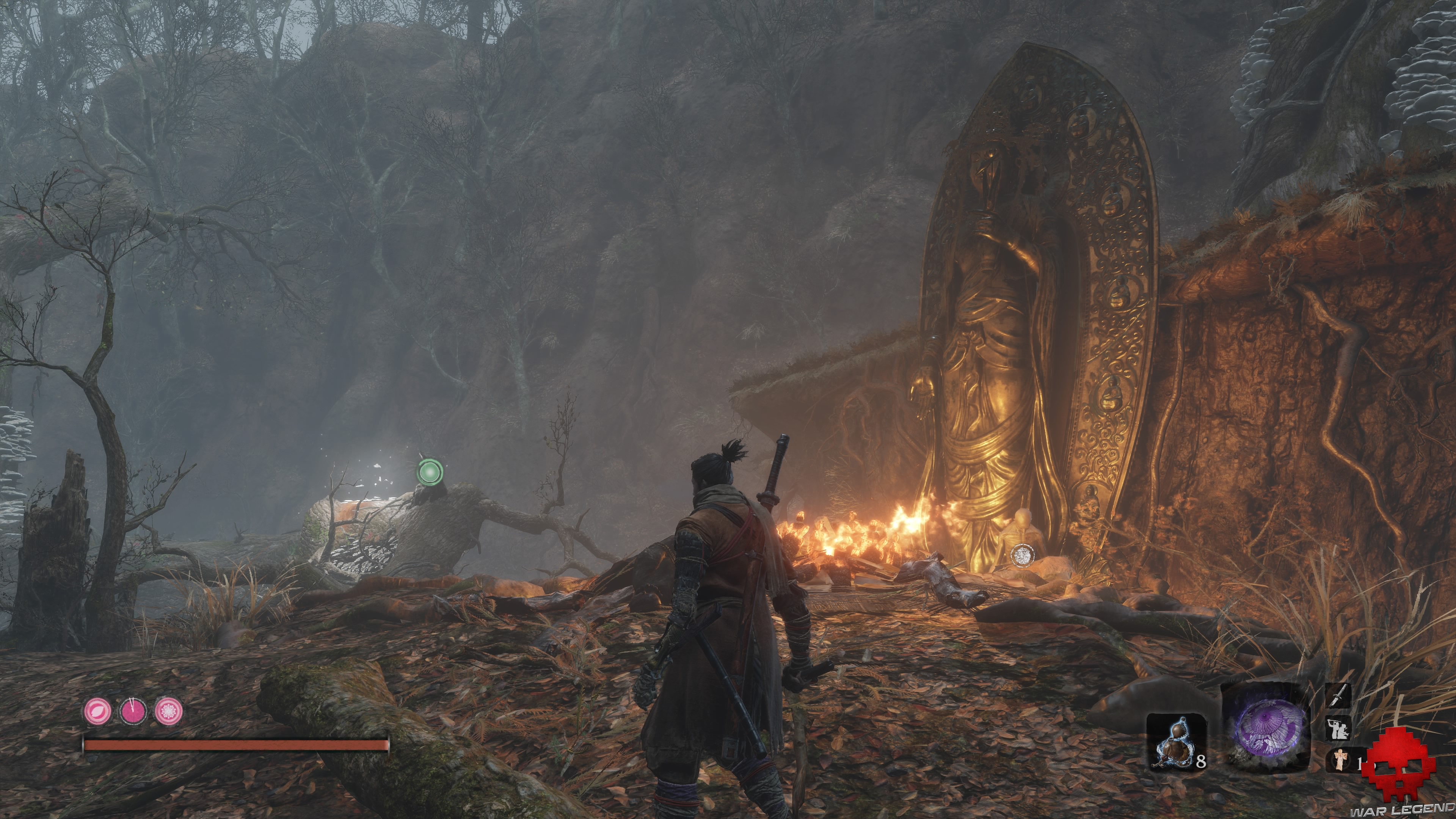Click the spirit emblem paper doll icon

click(1339, 759)
